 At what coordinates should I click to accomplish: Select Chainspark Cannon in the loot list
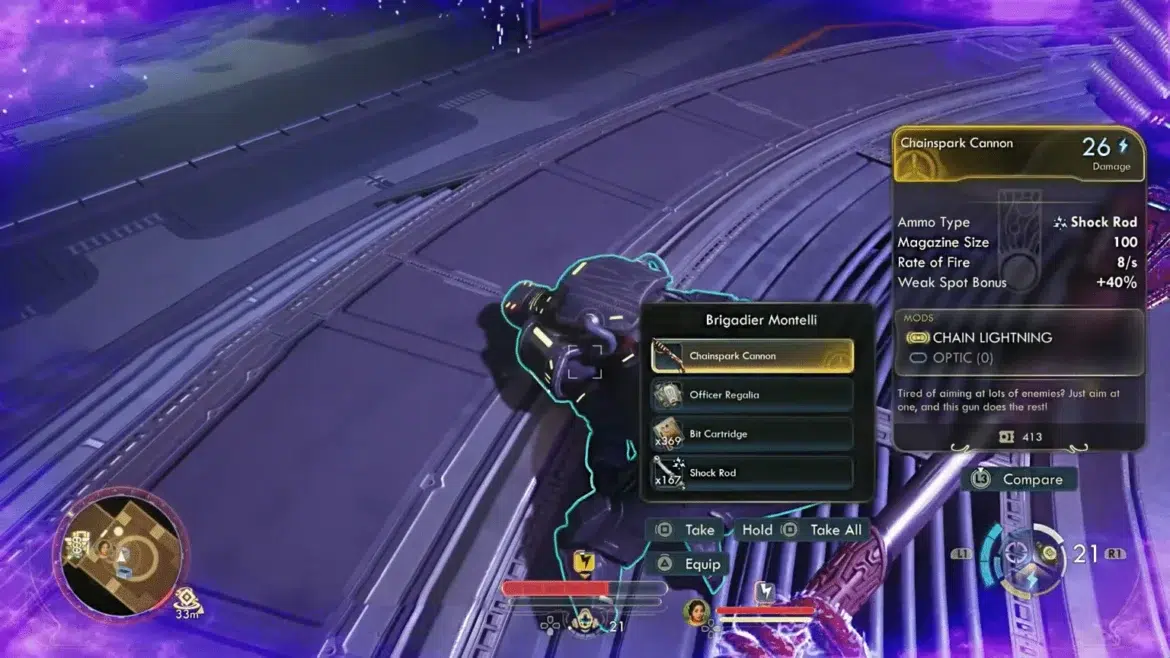752,356
